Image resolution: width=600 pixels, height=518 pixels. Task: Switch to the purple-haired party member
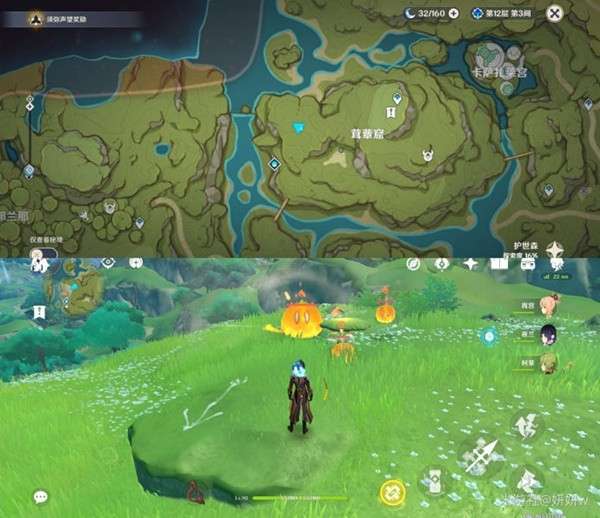point(550,334)
